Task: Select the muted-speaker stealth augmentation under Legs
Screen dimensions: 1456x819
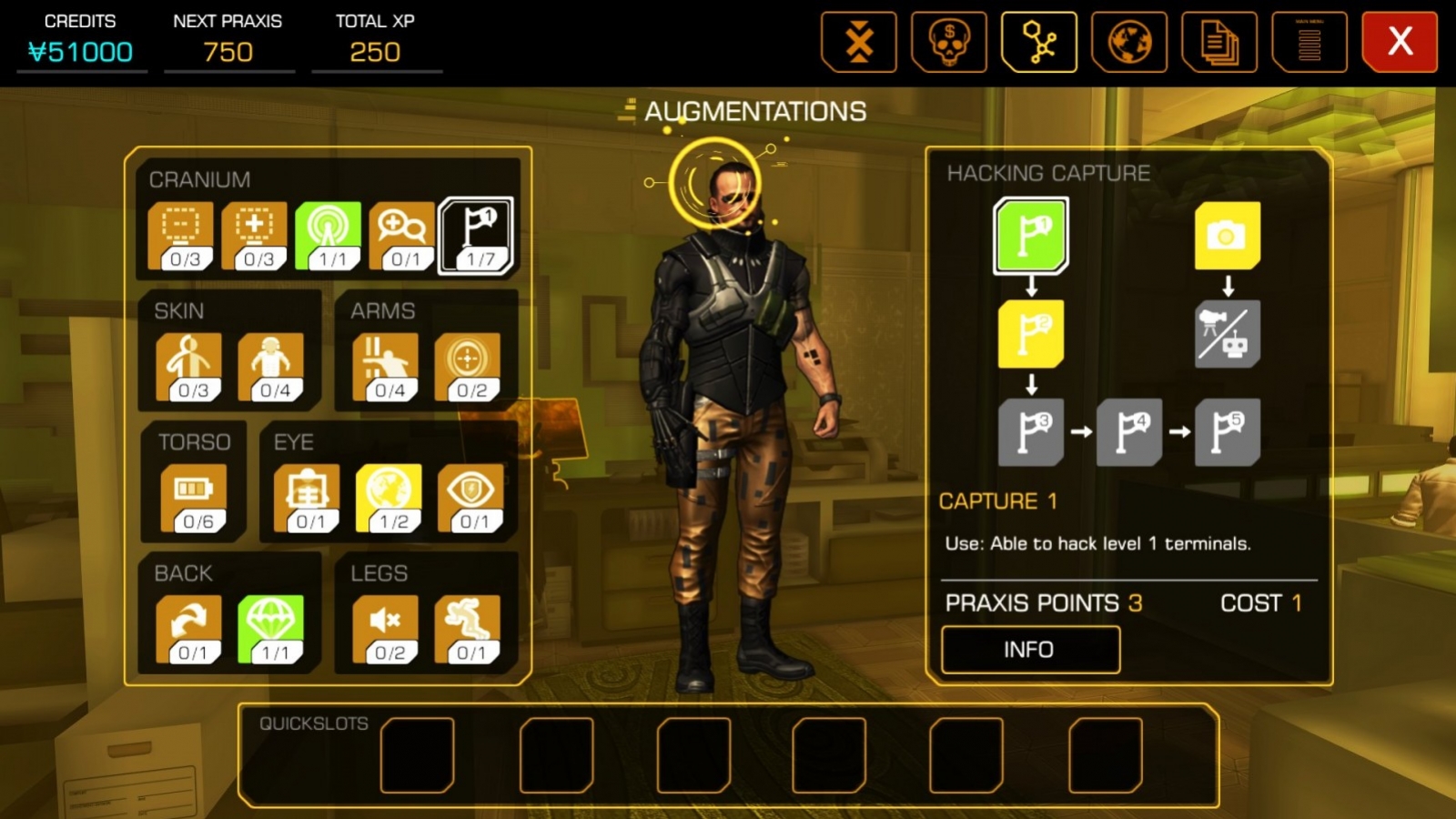Action: click(x=384, y=623)
